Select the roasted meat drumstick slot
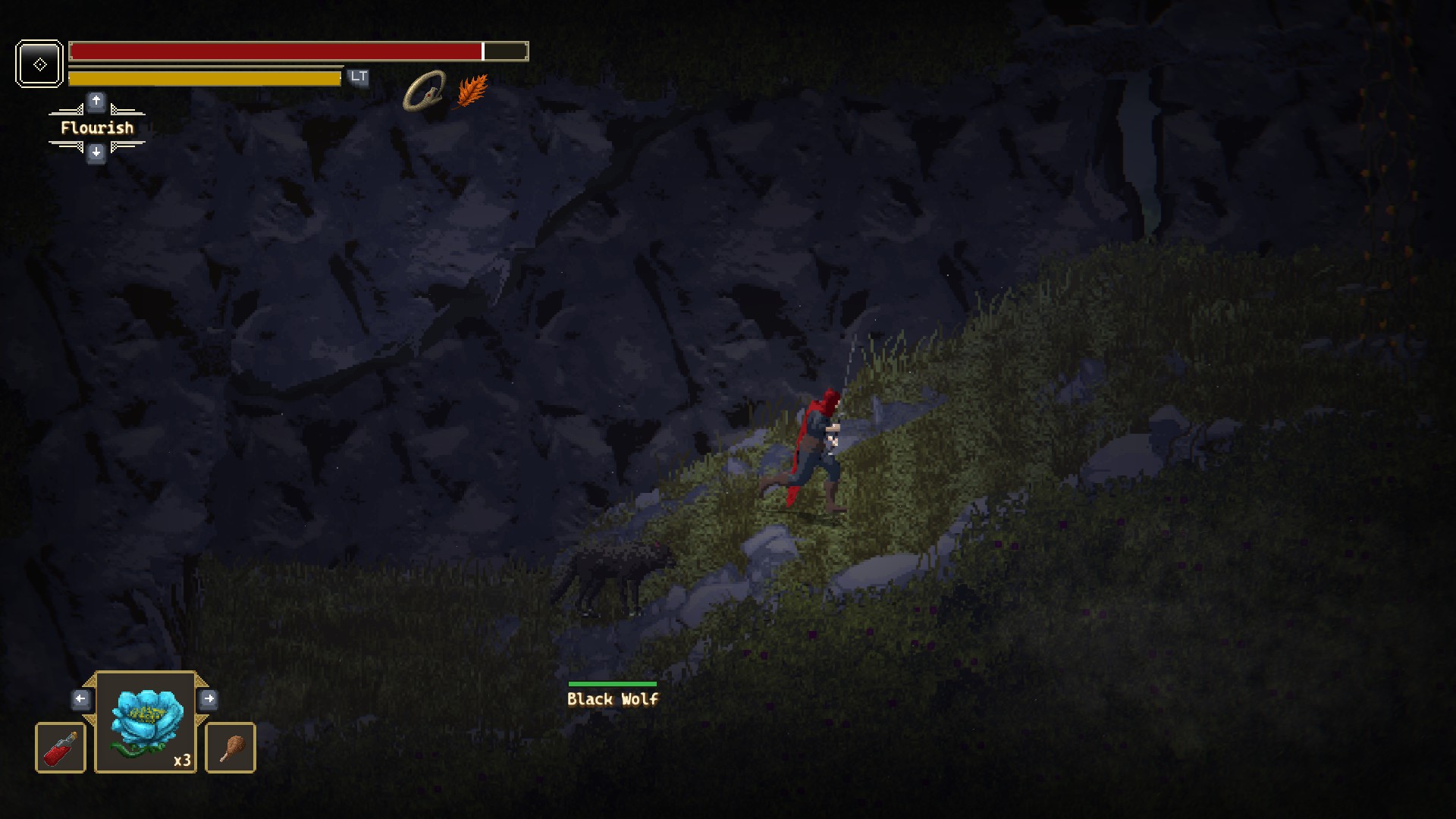The width and height of the screenshot is (1456, 819). pyautogui.click(x=231, y=748)
